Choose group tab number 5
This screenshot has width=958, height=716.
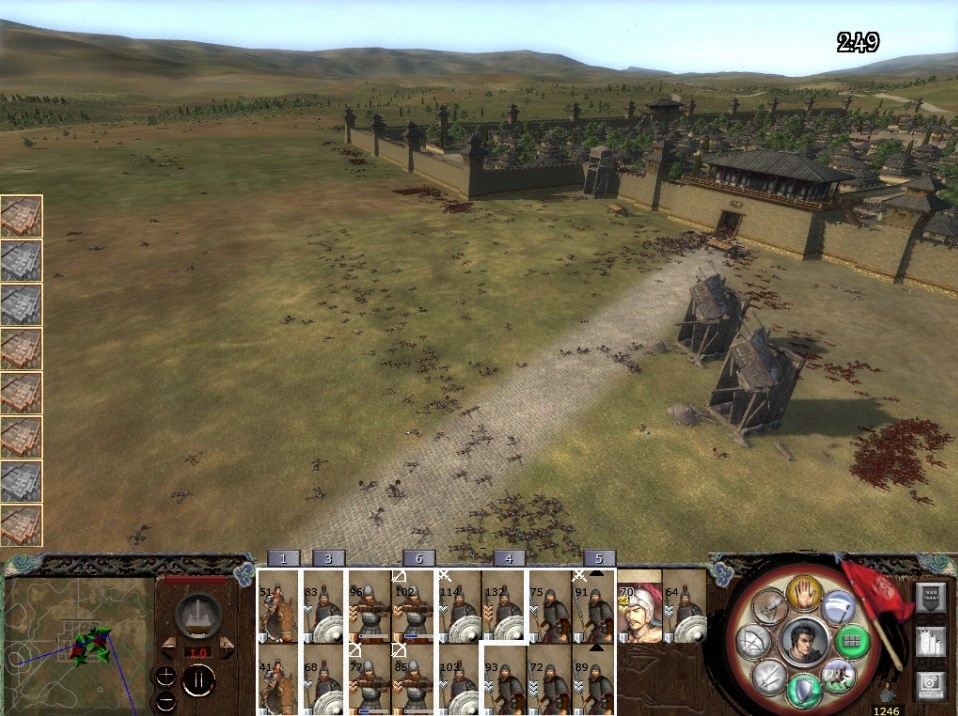[599, 558]
